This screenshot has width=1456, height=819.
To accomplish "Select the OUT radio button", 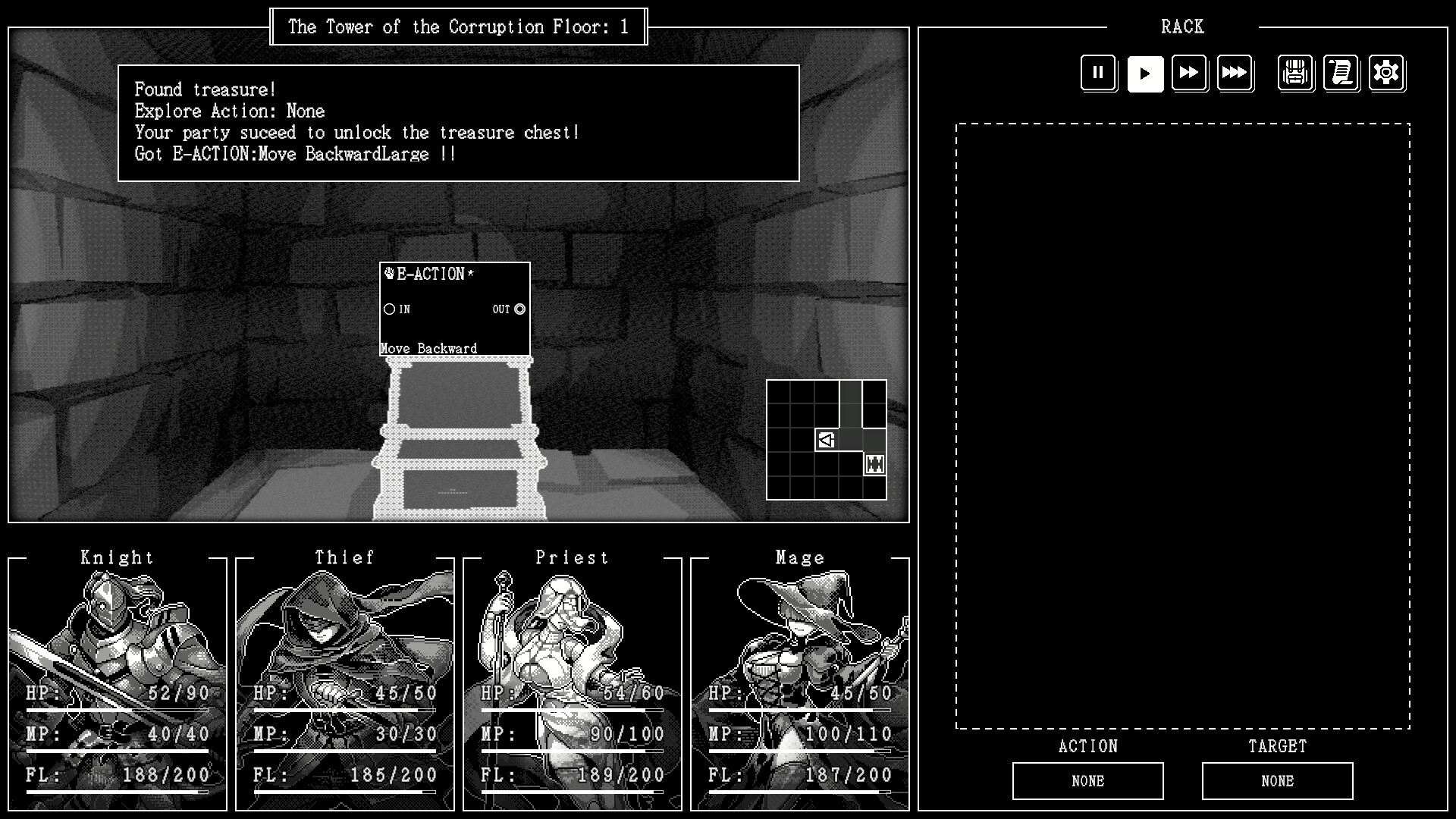I will [x=519, y=309].
